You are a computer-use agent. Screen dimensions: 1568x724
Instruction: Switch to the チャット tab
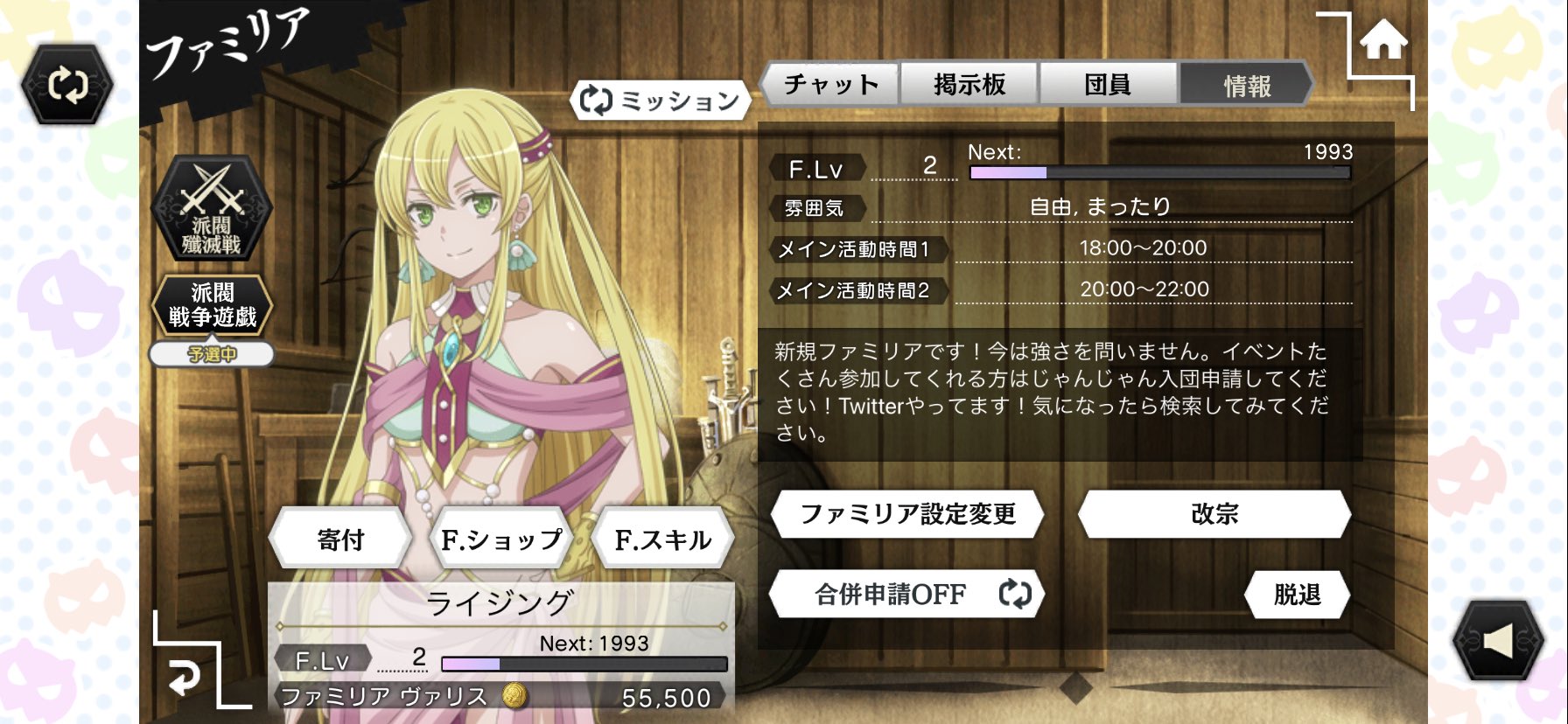(830, 84)
